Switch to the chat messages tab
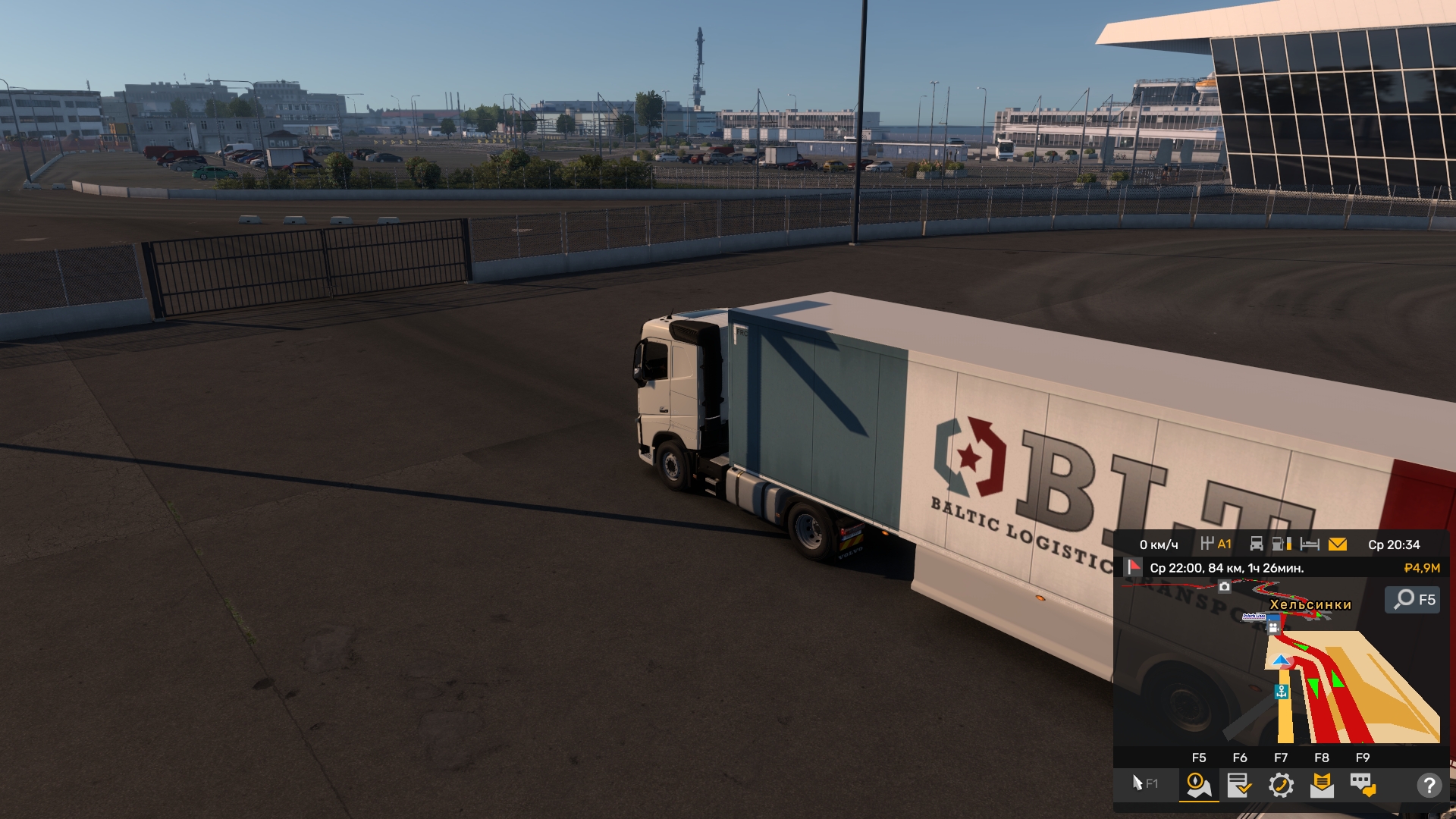 click(x=1363, y=785)
